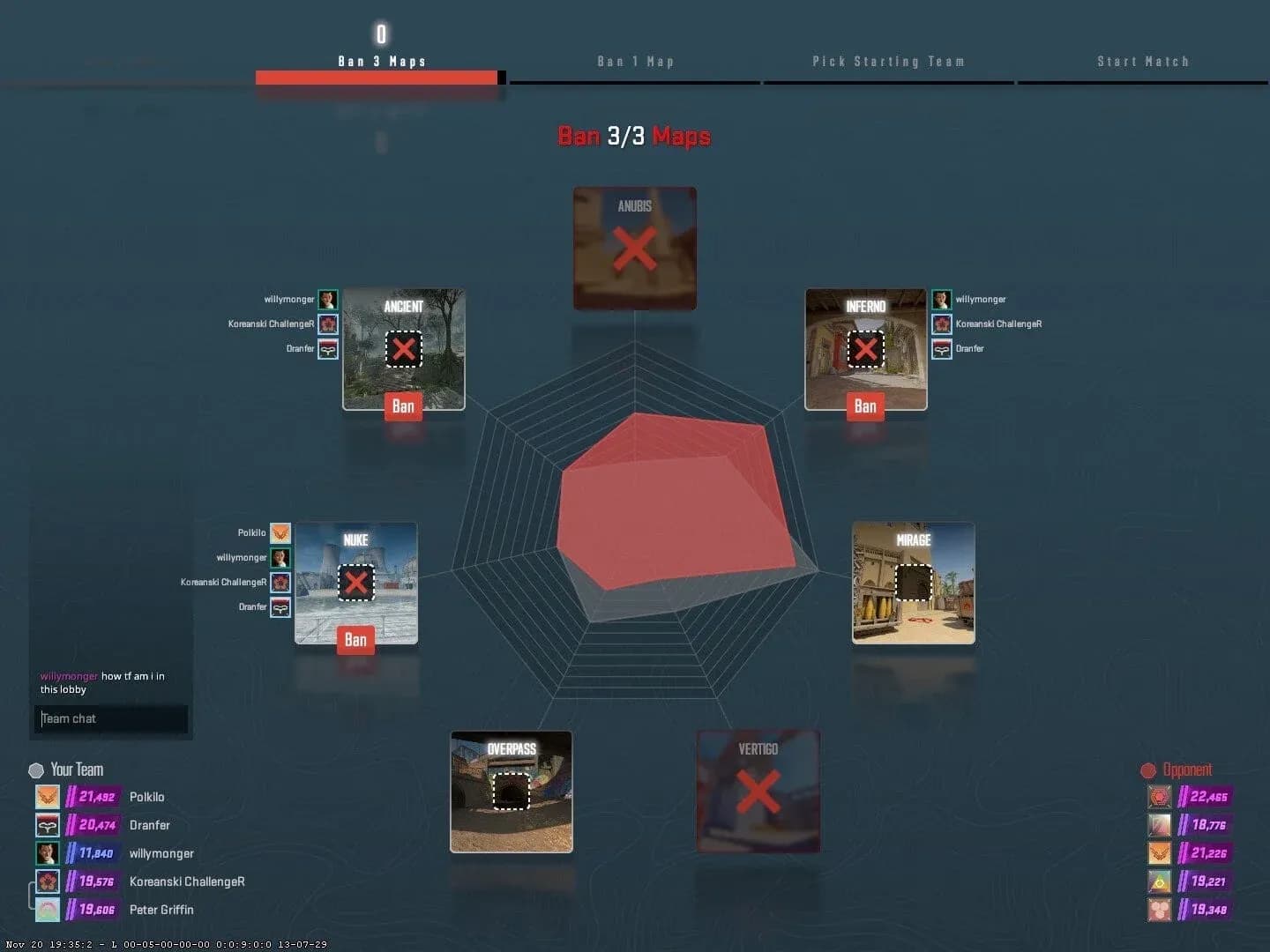Toggle the ban X on the Mirage map
The width and height of the screenshot is (1270, 952).
click(x=913, y=583)
